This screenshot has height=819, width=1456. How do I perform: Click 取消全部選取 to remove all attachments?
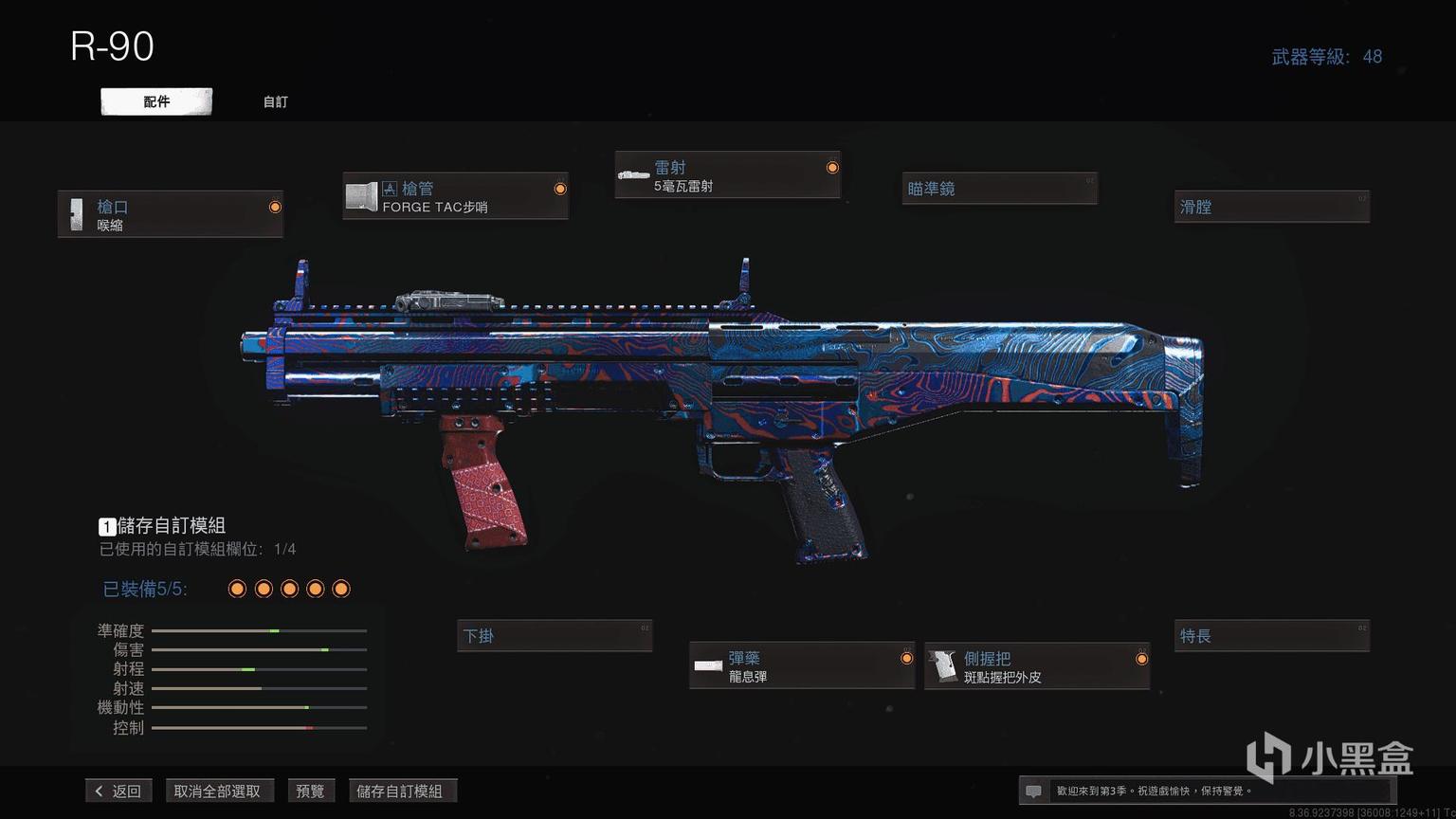pos(217,791)
